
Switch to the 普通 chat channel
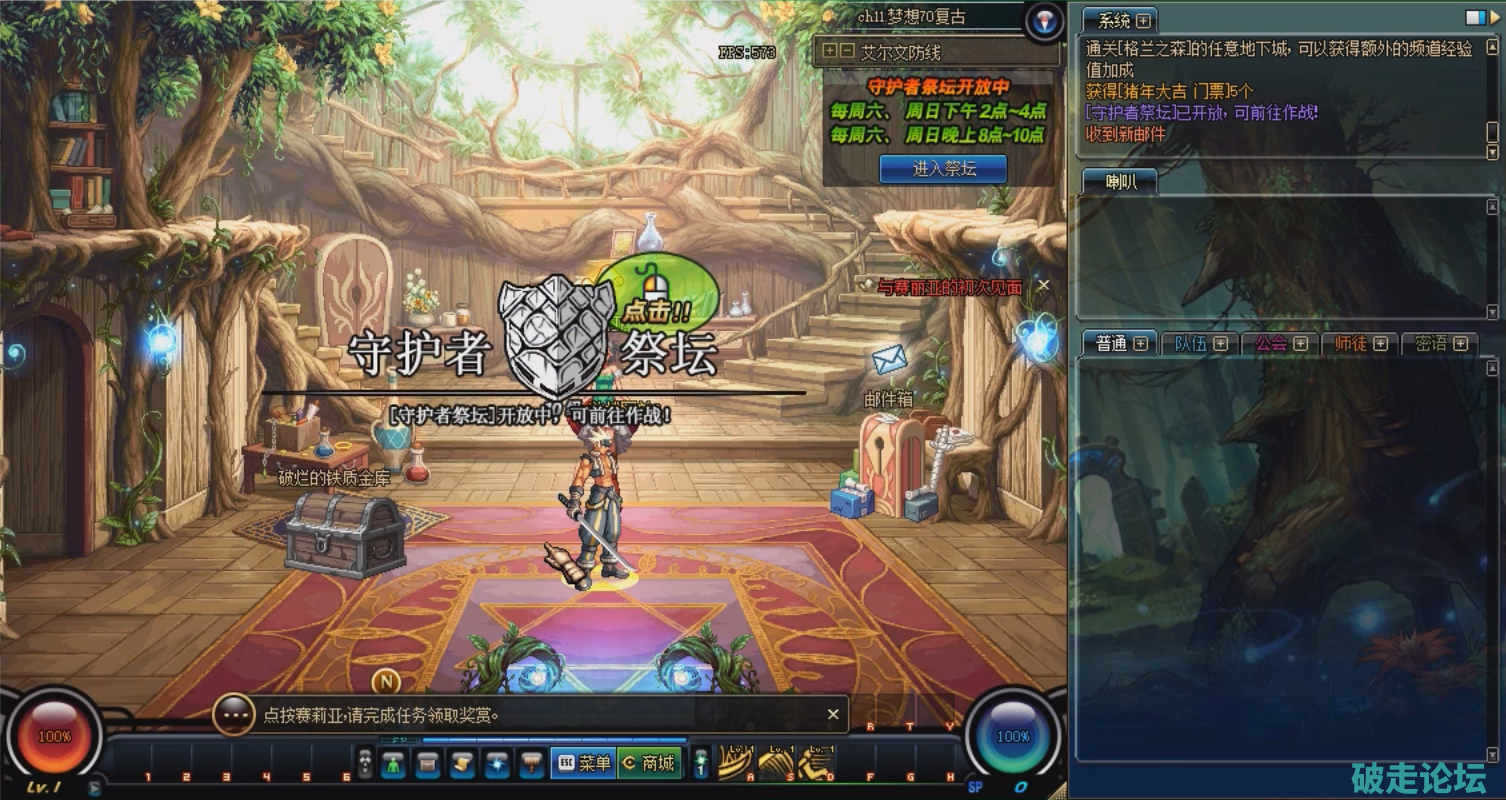[x=1111, y=344]
